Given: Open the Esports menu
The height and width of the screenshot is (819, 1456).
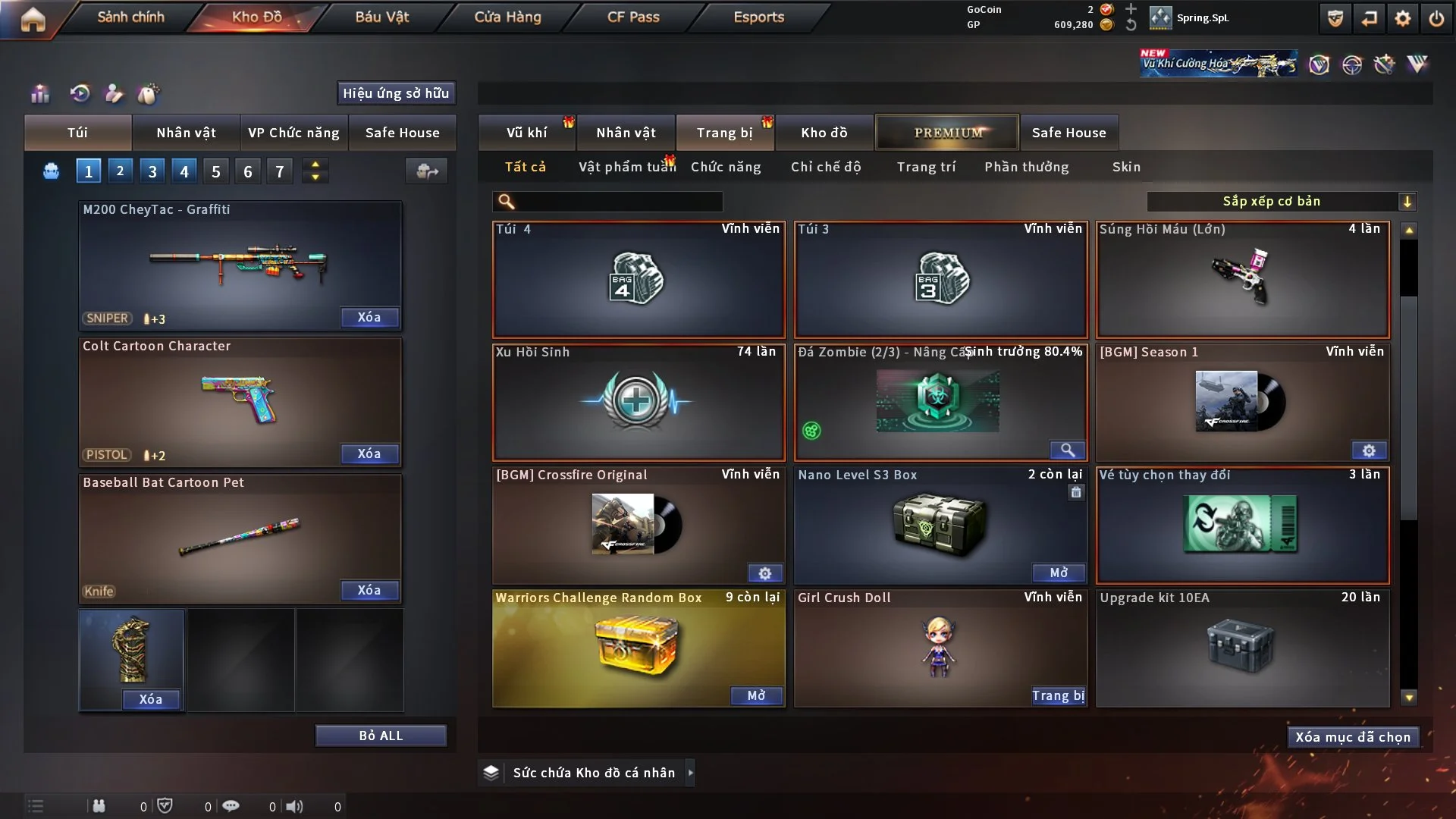Looking at the screenshot, I should point(758,17).
